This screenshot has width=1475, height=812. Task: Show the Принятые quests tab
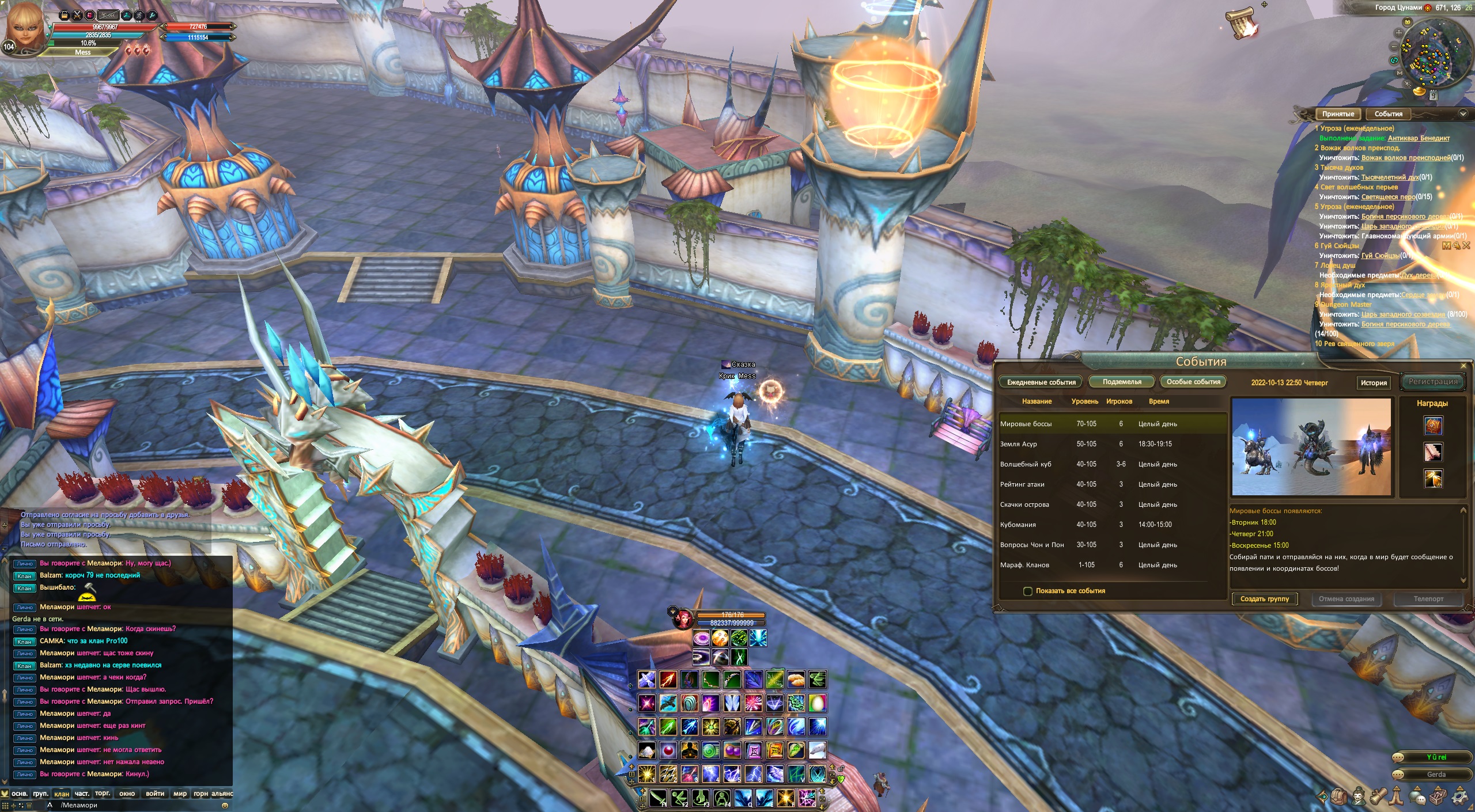(x=1338, y=114)
